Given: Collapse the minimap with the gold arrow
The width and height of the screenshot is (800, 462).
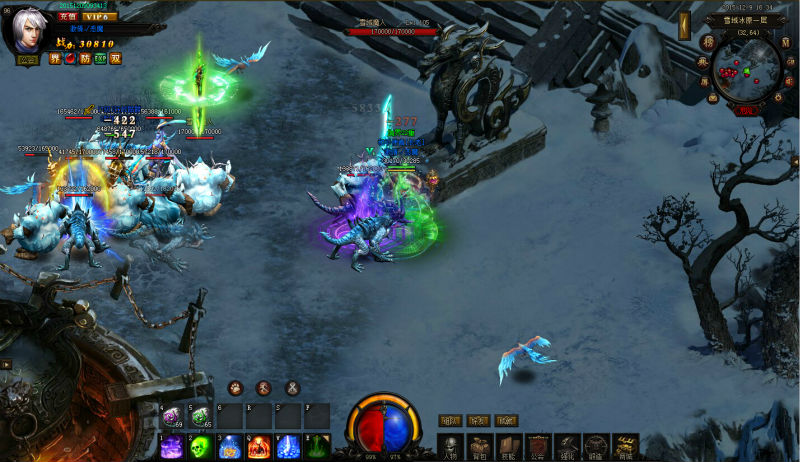Looking at the screenshot, I should pyautogui.click(x=683, y=24).
